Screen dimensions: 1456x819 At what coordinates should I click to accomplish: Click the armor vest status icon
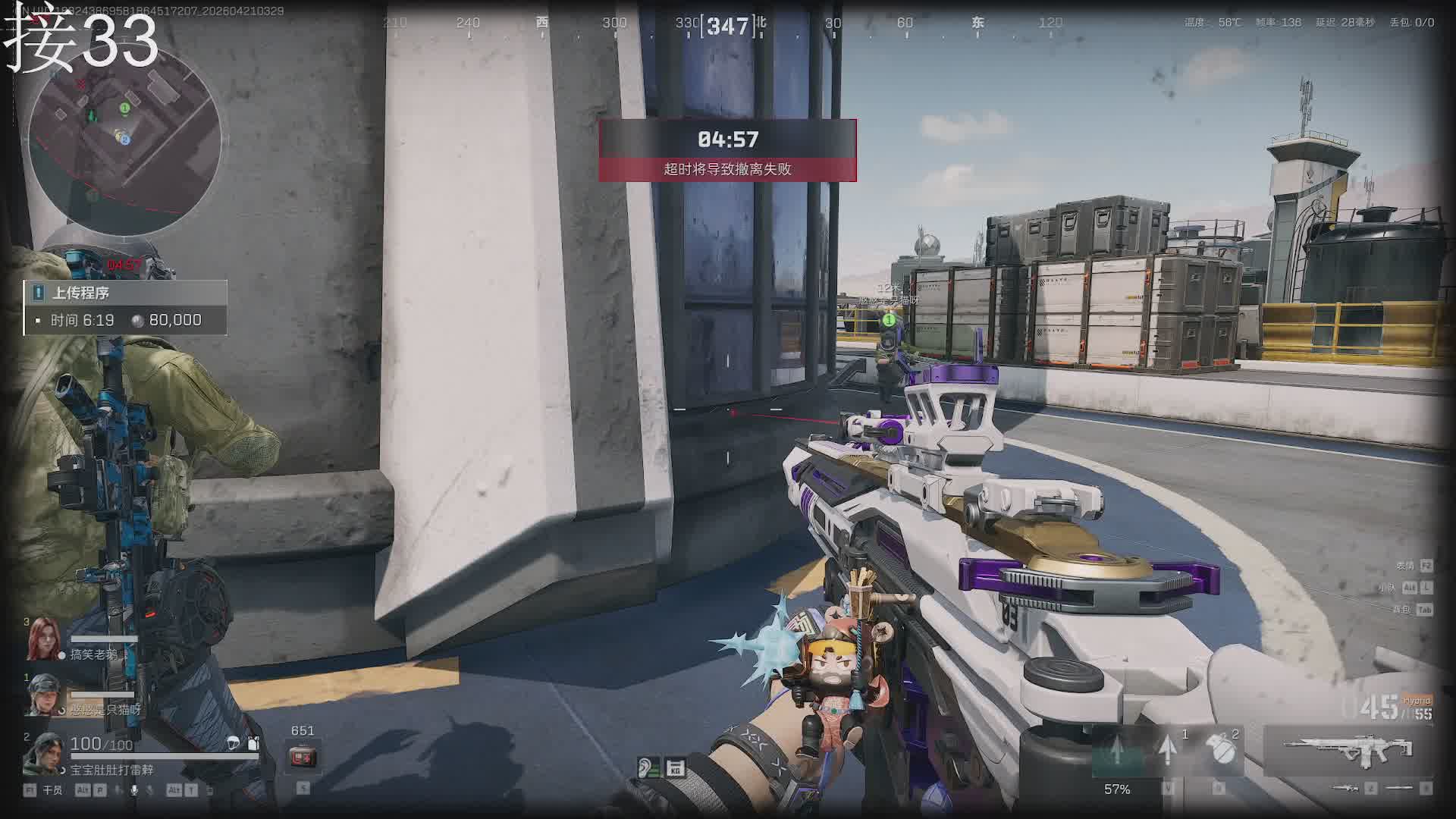253,743
